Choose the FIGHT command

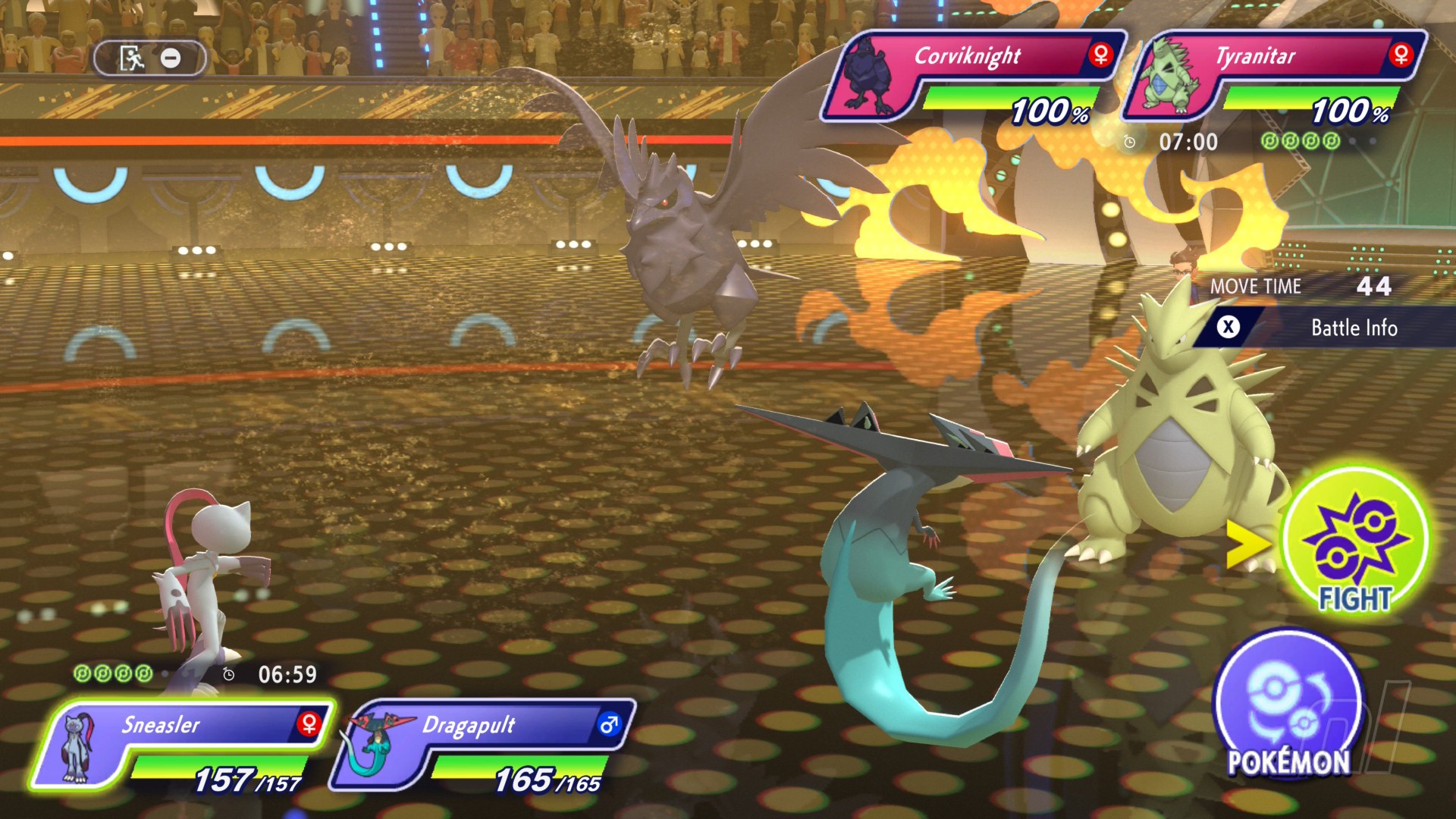click(x=1355, y=541)
